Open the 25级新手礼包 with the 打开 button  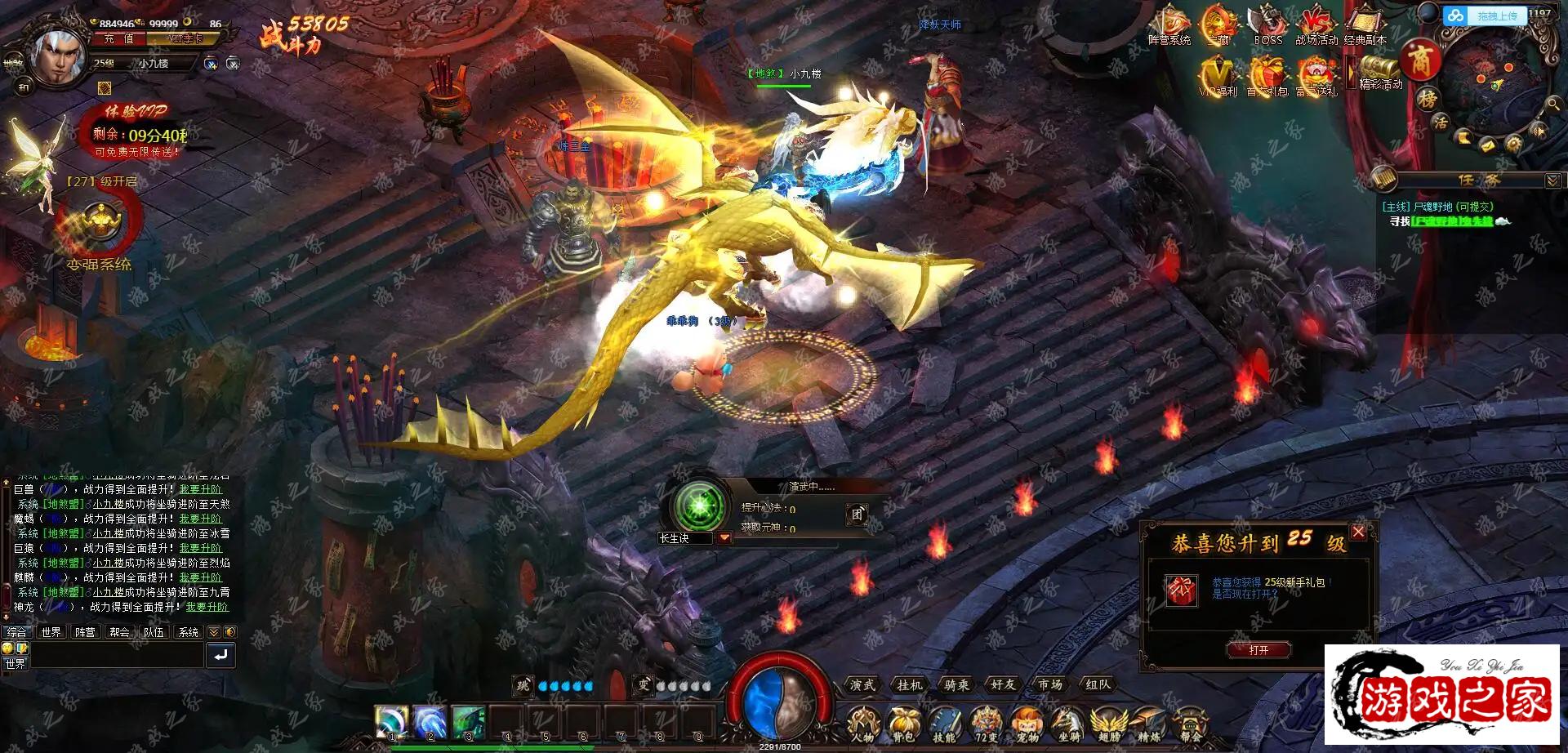click(x=1258, y=650)
